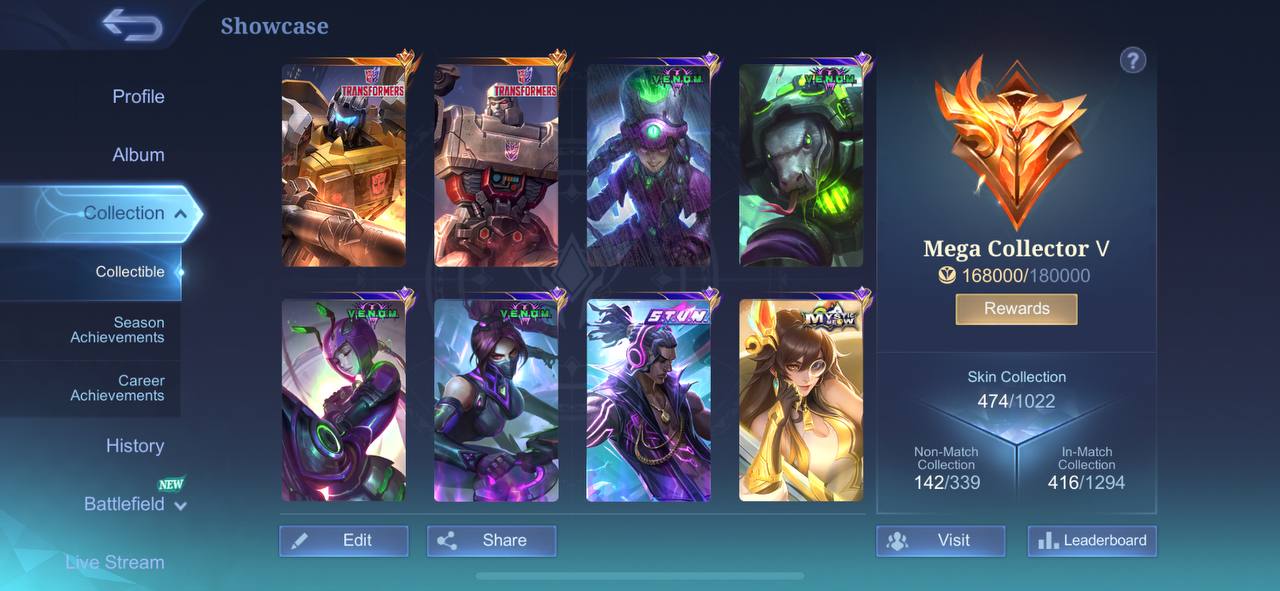Choose the Mystic Meow golden skin card

(800, 400)
